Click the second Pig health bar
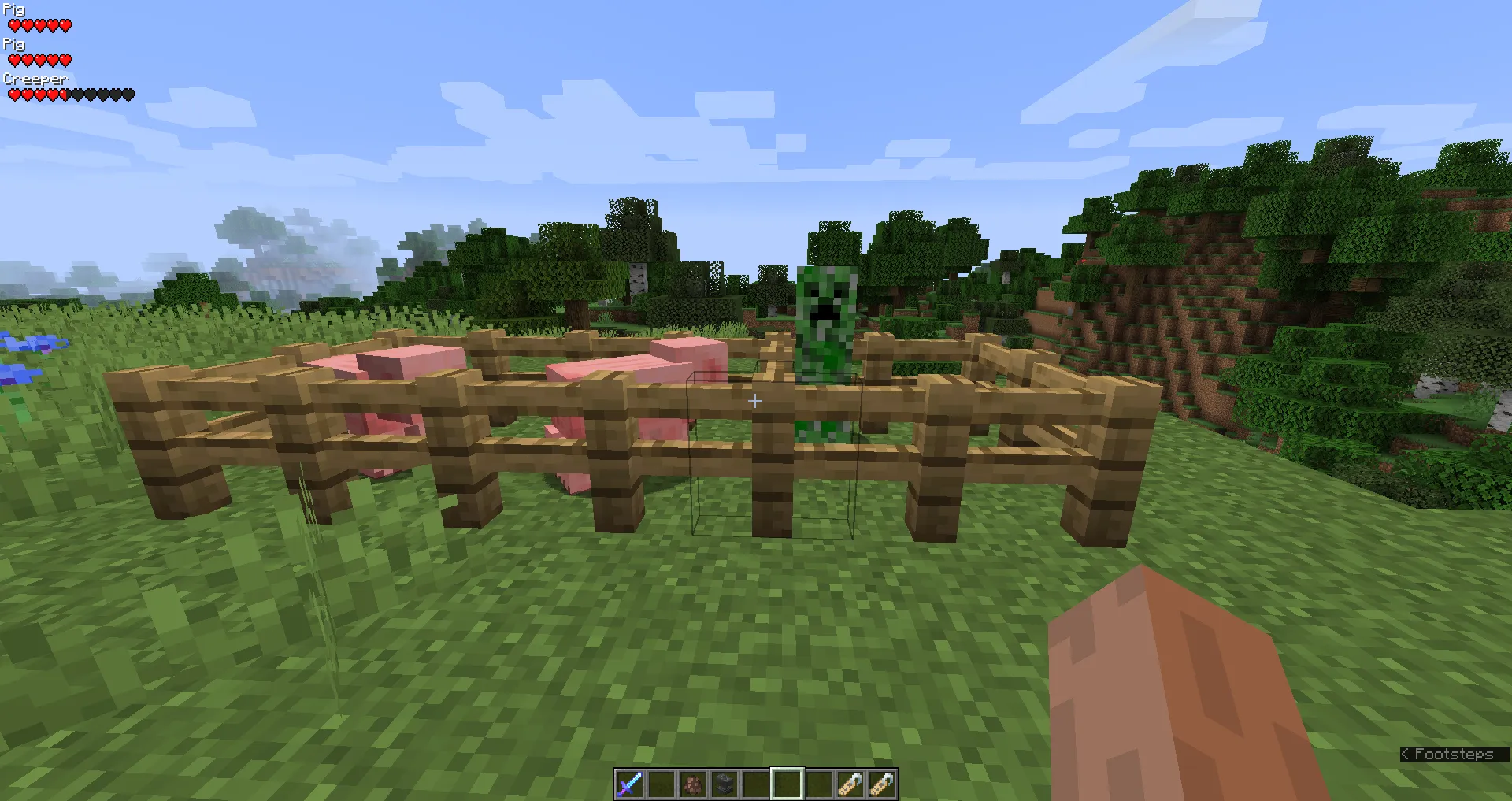 39,59
